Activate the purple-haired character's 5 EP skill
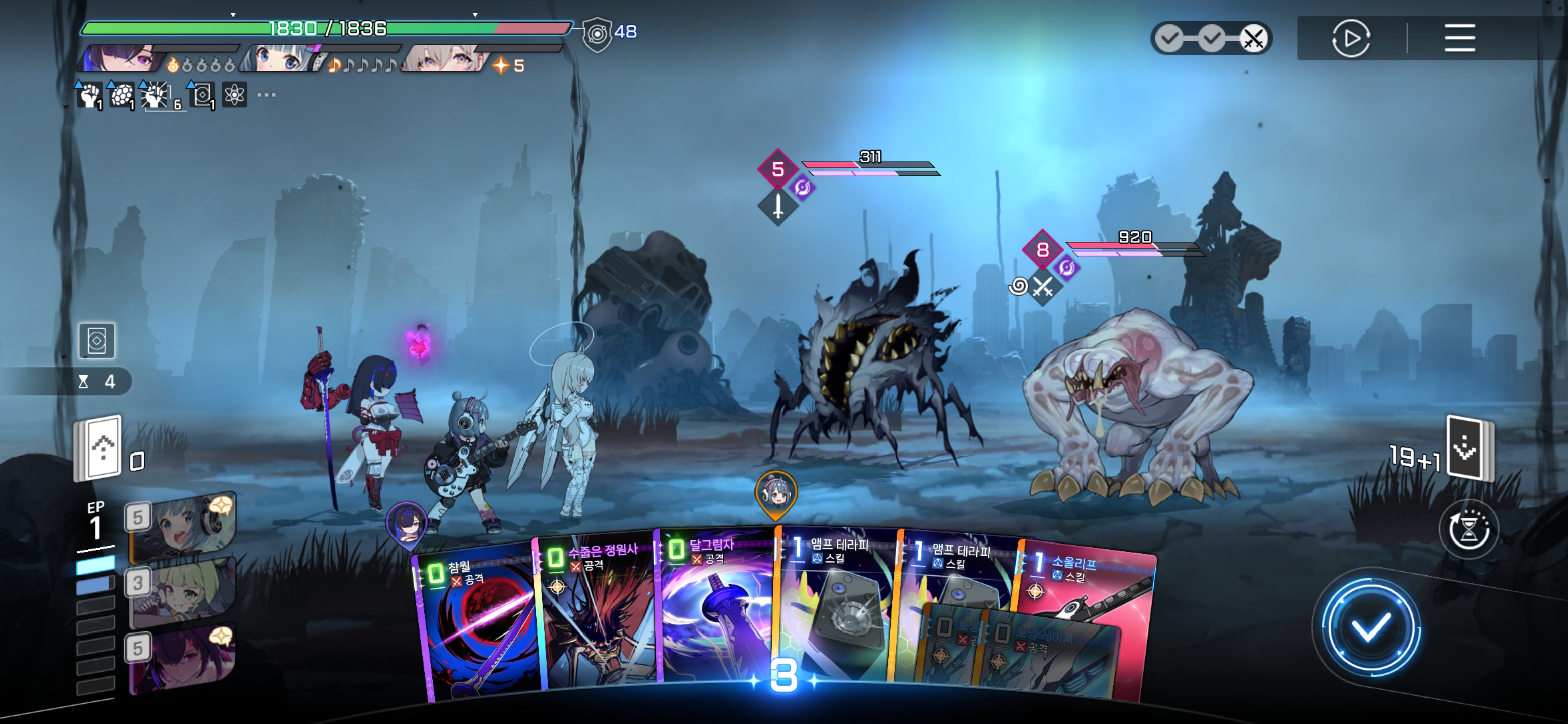This screenshot has height=724, width=1568. tap(182, 659)
